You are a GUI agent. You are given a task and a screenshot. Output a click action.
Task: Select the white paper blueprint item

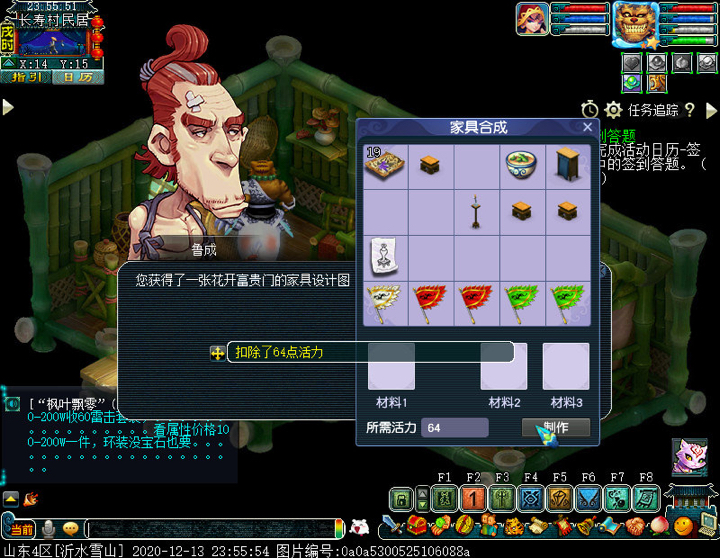pyautogui.click(x=385, y=256)
